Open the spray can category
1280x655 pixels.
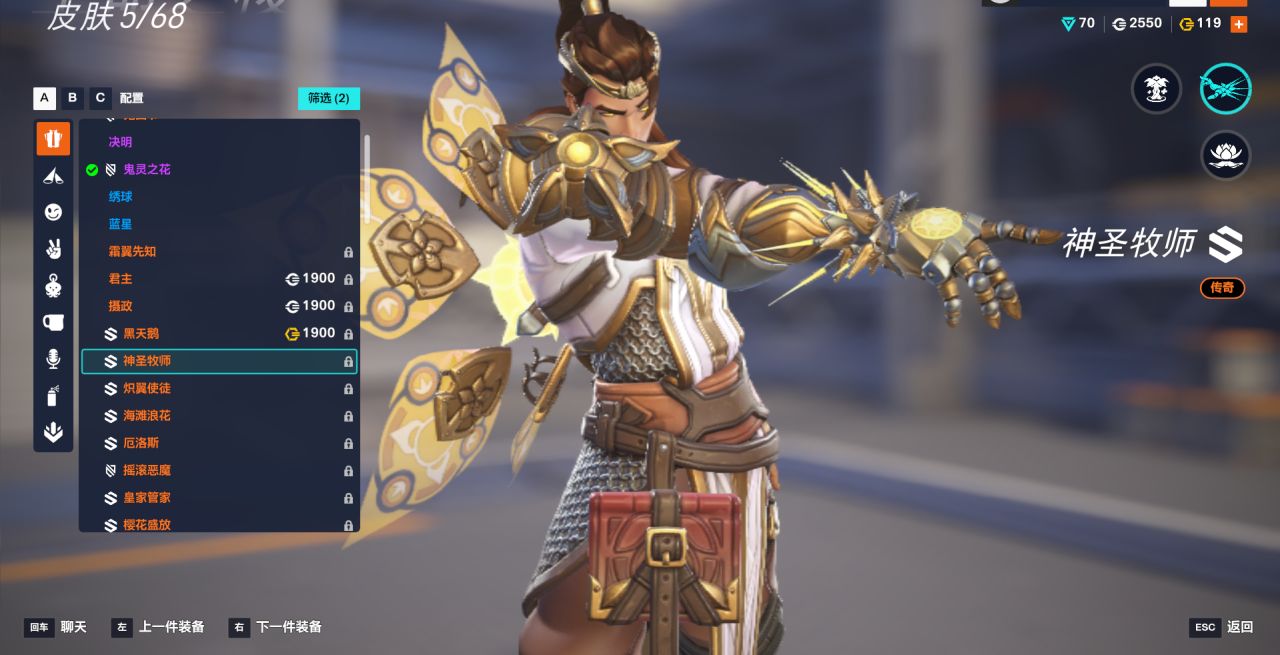pos(53,396)
